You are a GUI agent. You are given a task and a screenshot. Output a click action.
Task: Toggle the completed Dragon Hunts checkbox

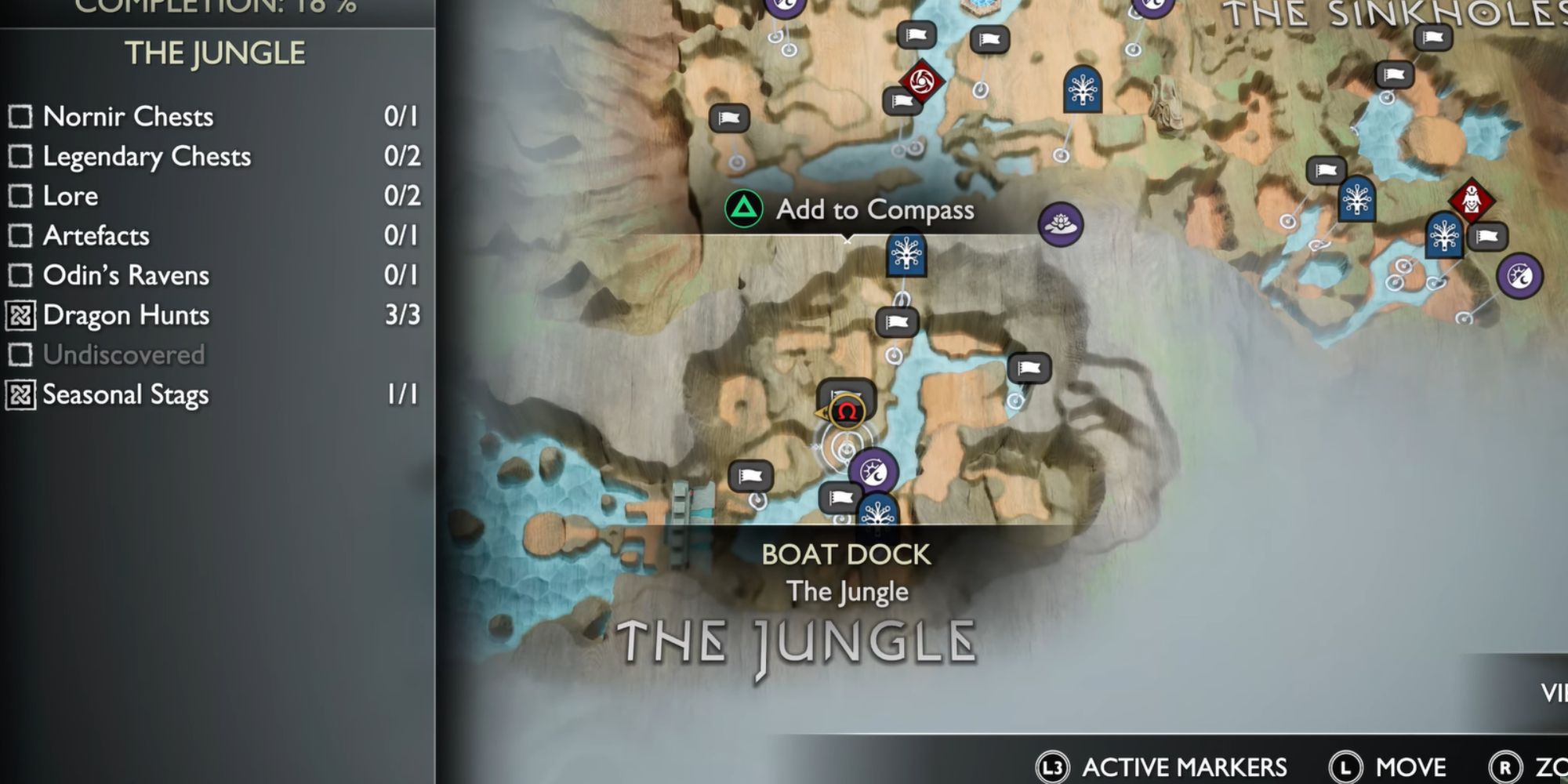pos(20,314)
